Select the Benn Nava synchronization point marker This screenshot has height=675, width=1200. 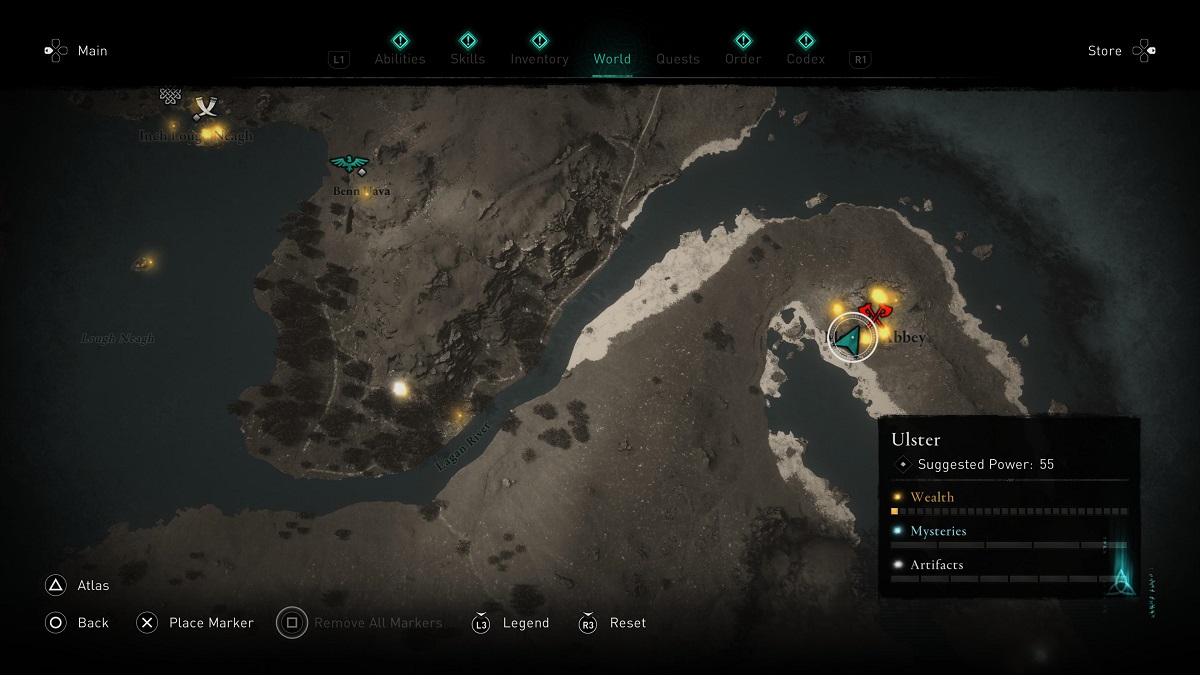tap(349, 164)
